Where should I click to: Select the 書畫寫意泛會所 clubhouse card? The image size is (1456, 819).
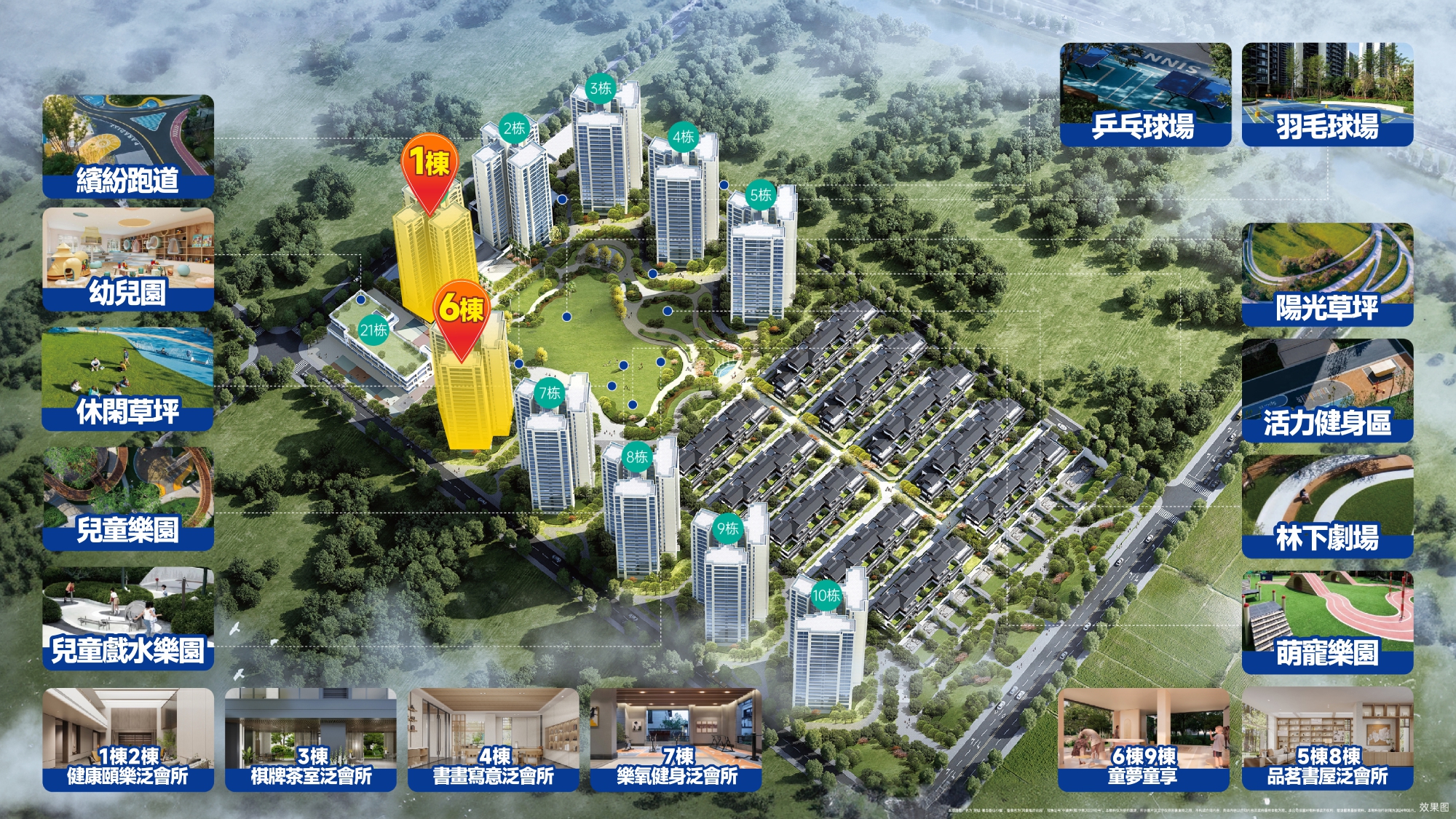coord(494,739)
